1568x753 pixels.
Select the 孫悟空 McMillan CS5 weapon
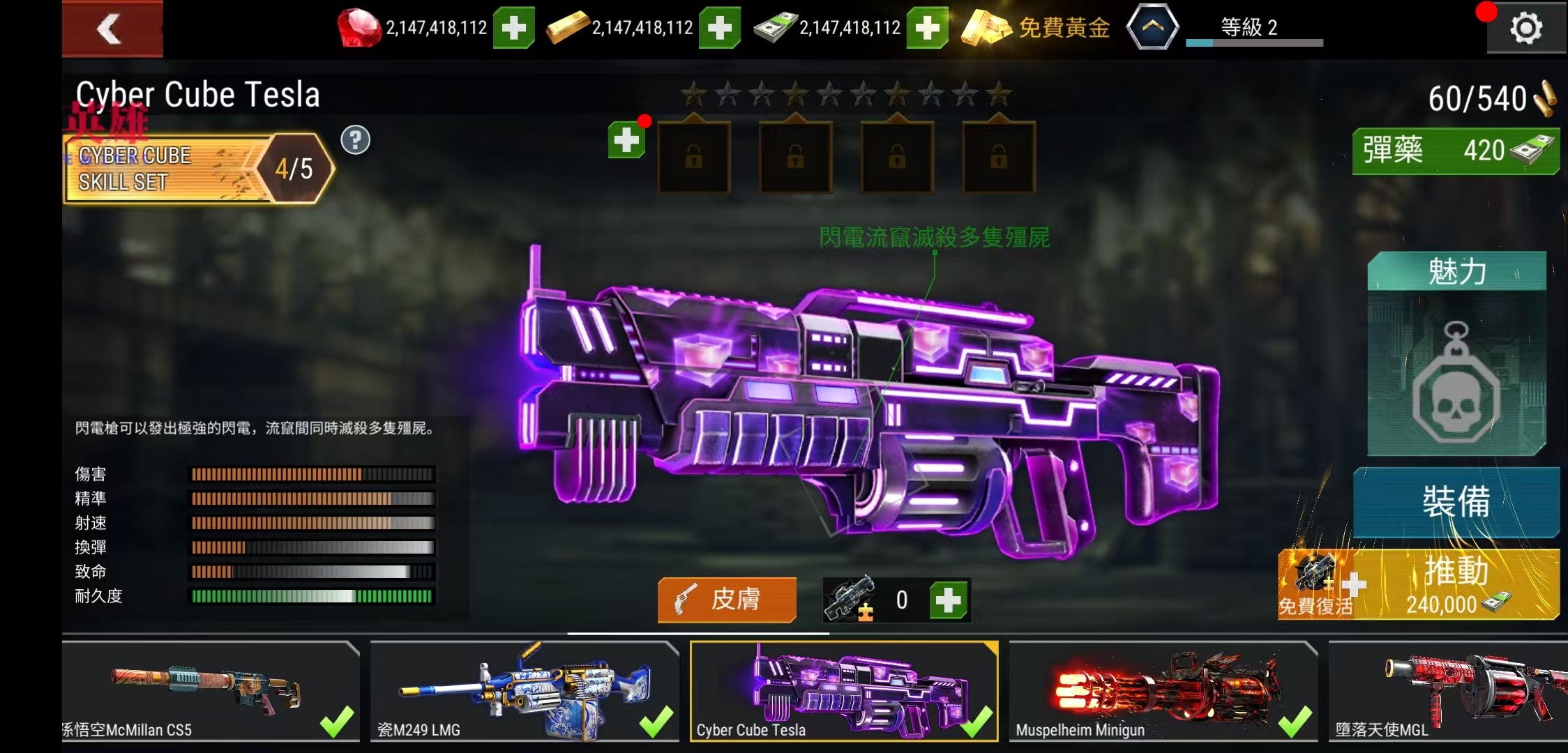(x=210, y=690)
